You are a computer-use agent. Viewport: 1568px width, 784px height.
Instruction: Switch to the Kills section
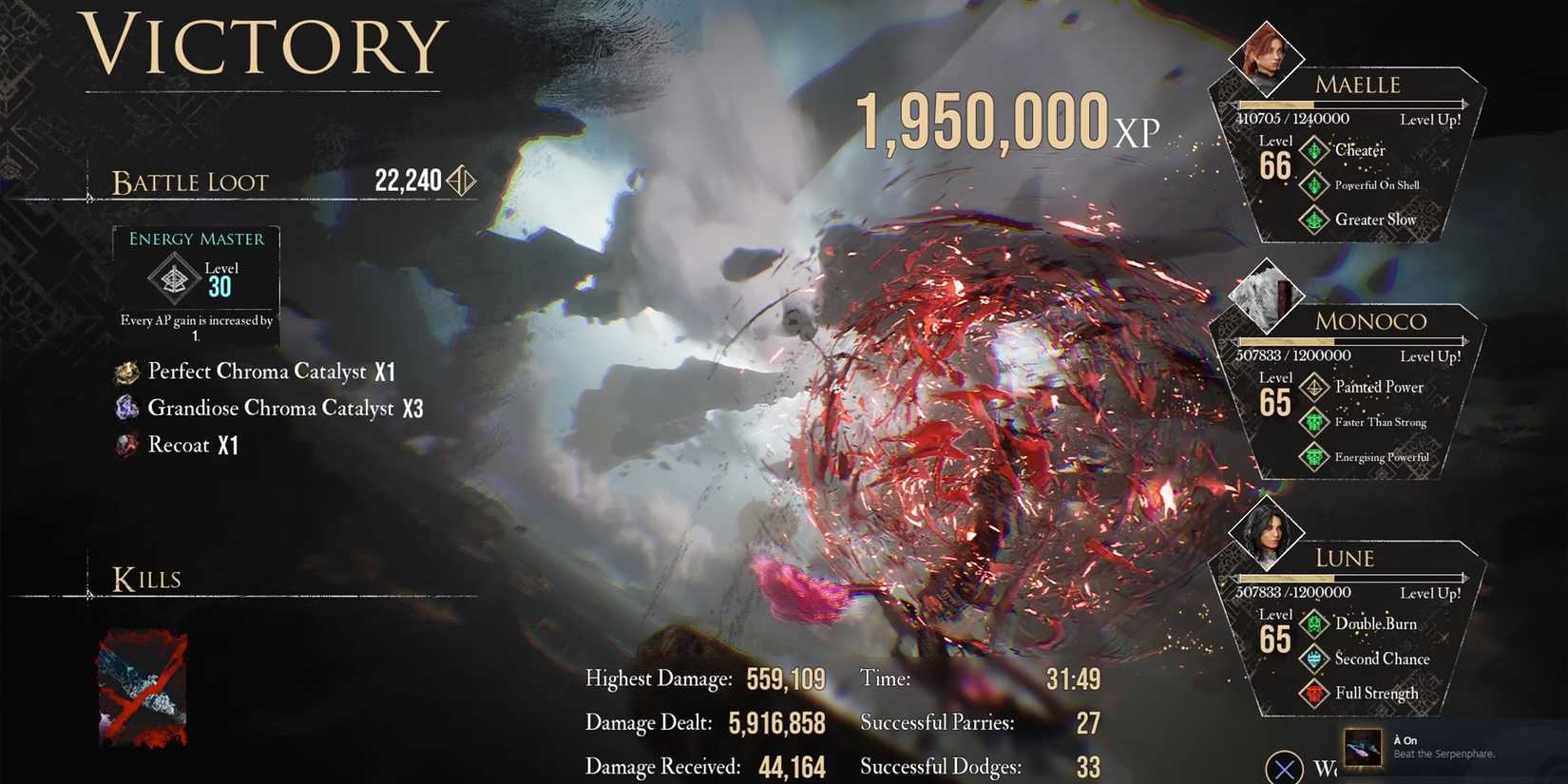(x=147, y=578)
